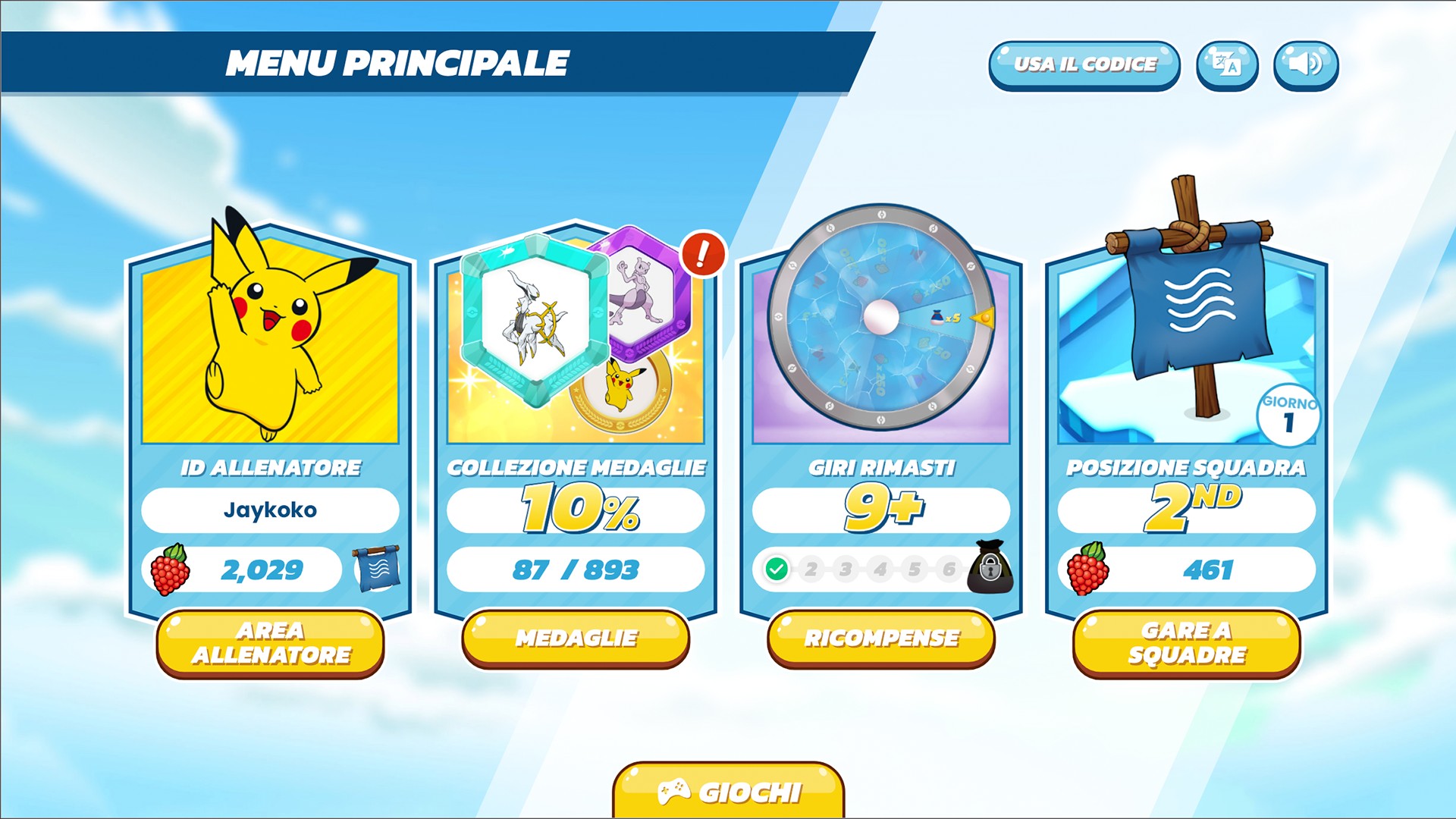Change language with the translate icon
The image size is (1456, 819).
click(1227, 65)
